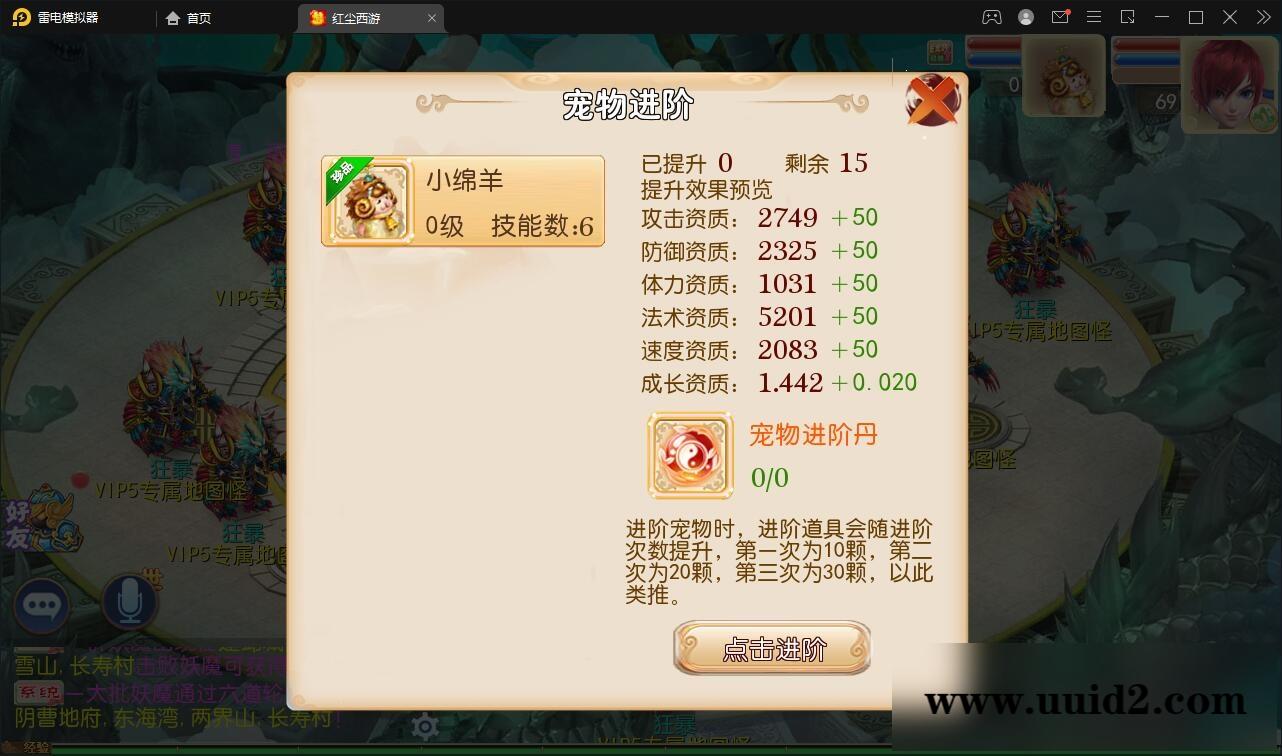
Task: Click the resize window icon in the titlebar
Action: pos(1127,17)
